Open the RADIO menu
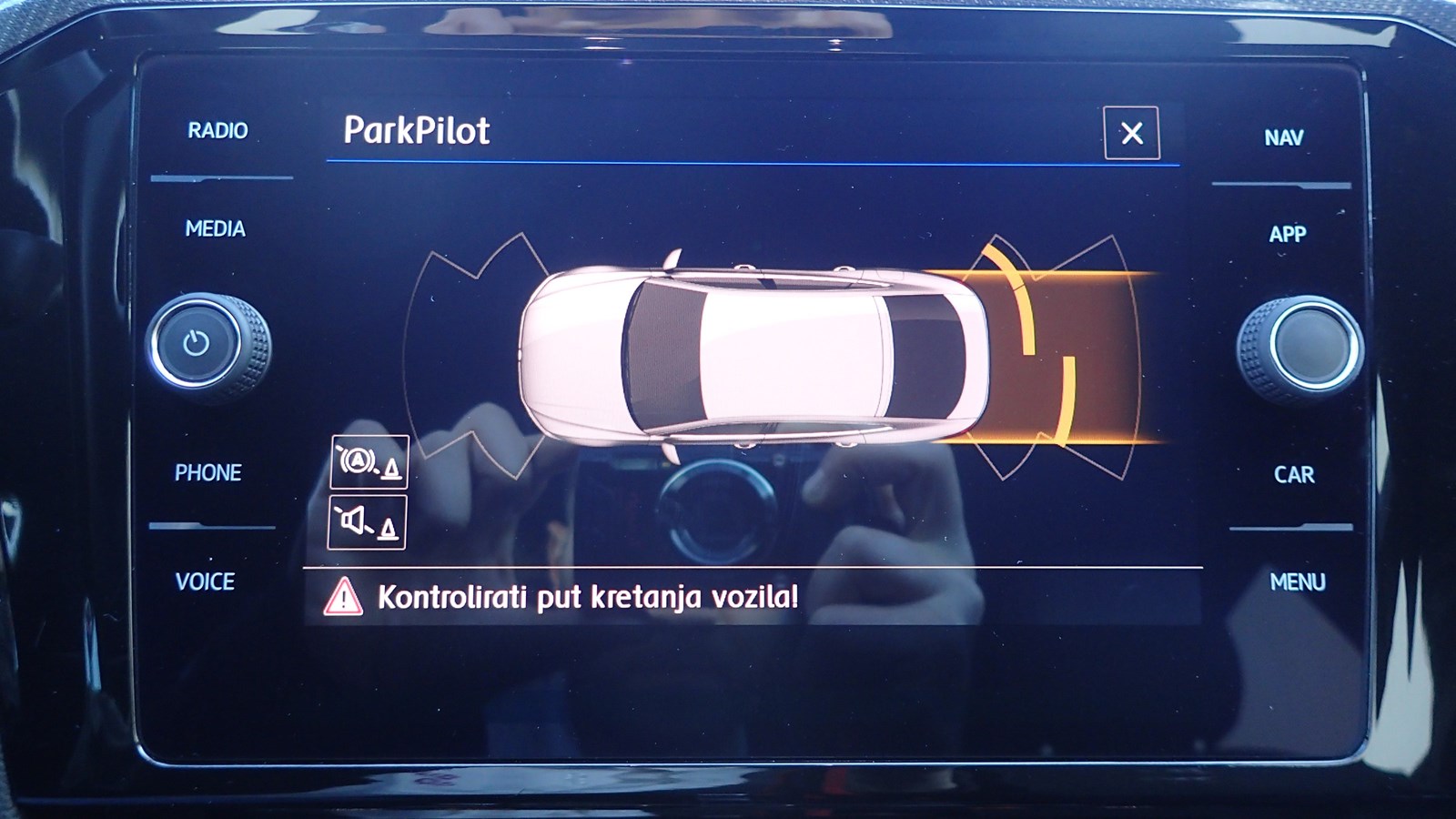The image size is (1456, 819). pyautogui.click(x=217, y=131)
